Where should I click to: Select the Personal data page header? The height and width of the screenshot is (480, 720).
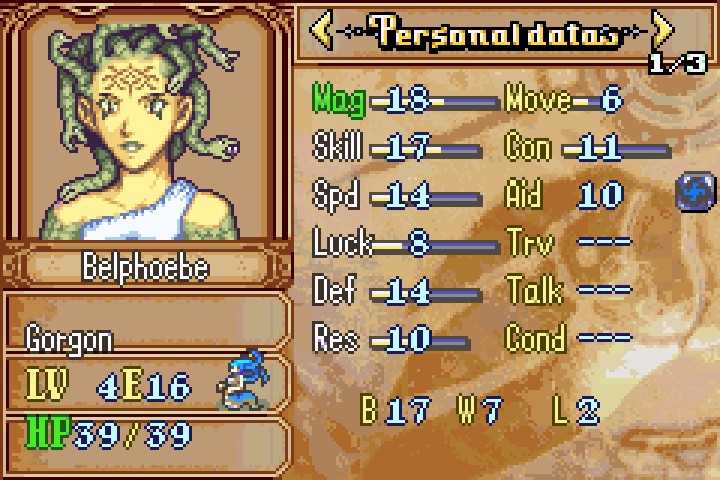(492, 31)
